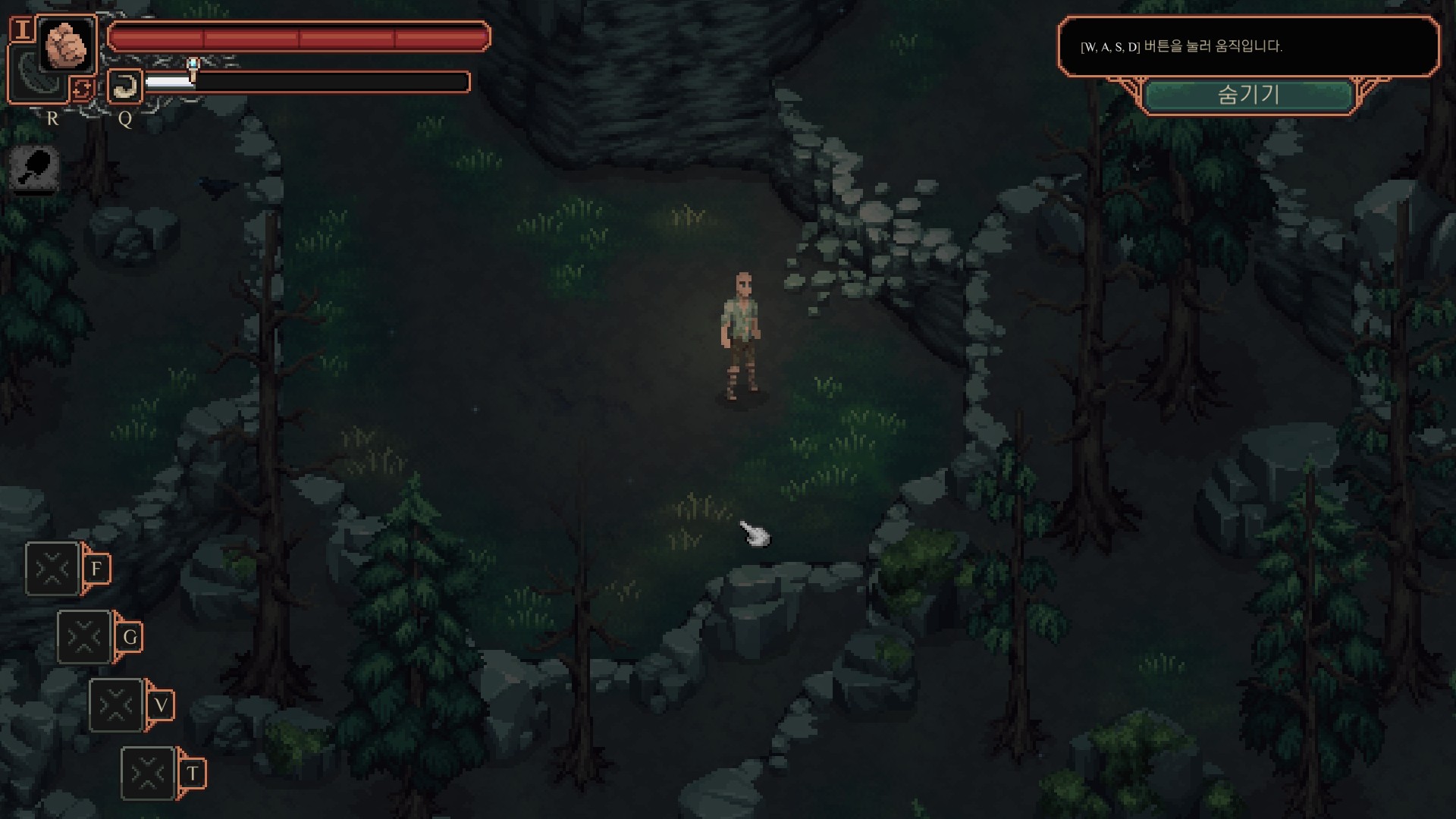The image size is (1456, 819).
Task: Choose the empty skill slot labeled V
Action: coord(117,705)
